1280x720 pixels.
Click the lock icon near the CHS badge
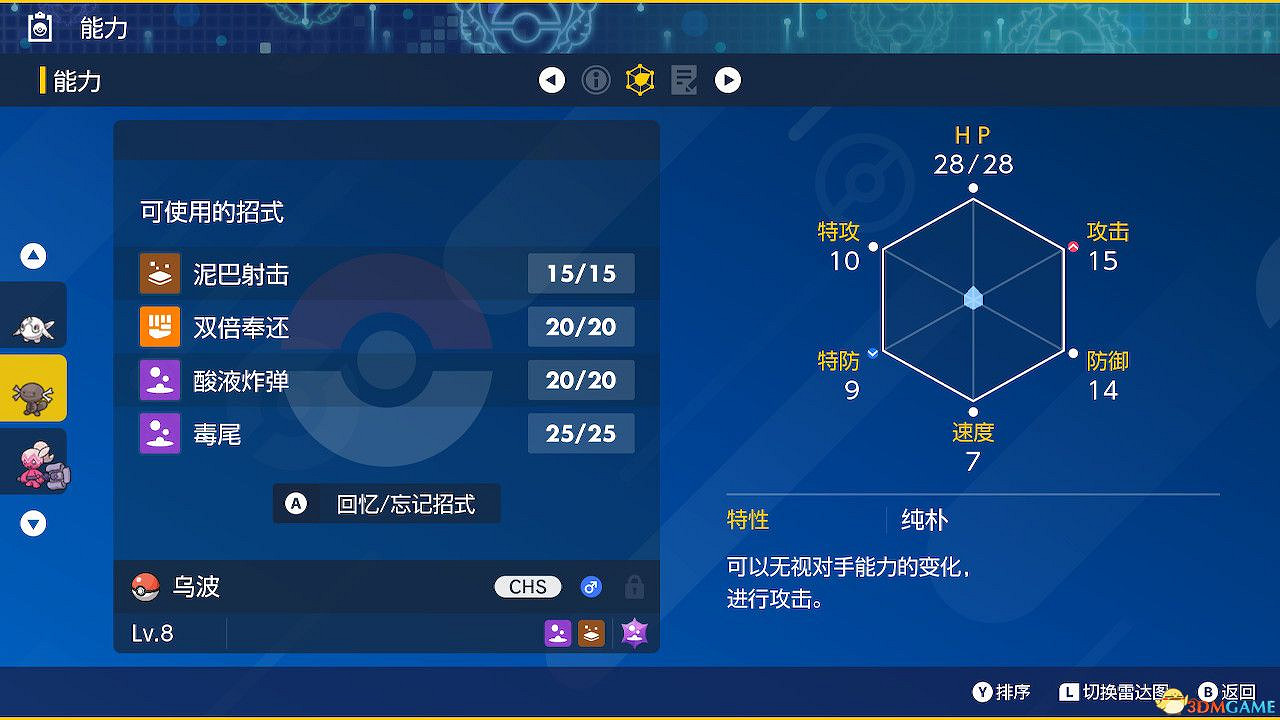coord(634,587)
